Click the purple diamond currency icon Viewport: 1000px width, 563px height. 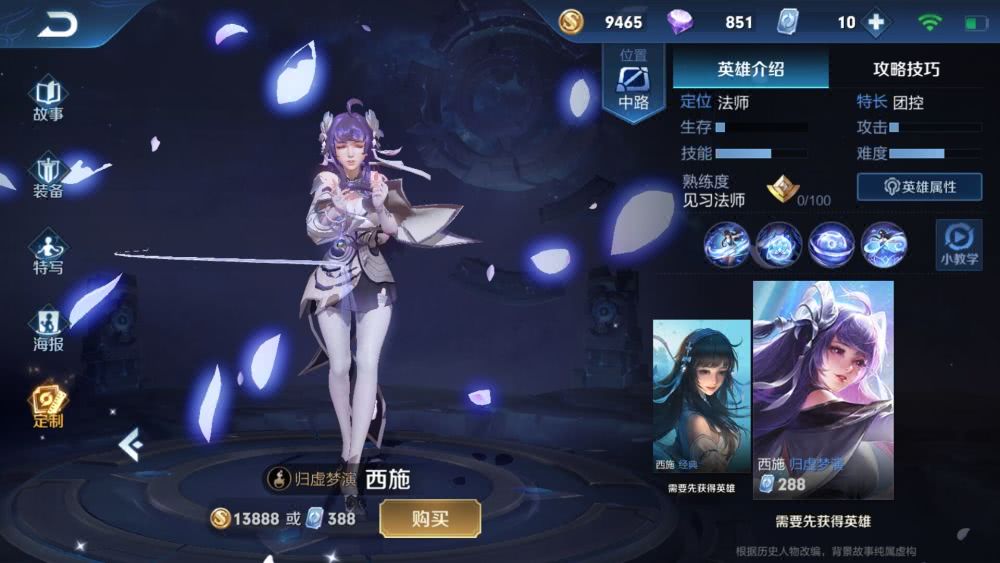(x=679, y=22)
